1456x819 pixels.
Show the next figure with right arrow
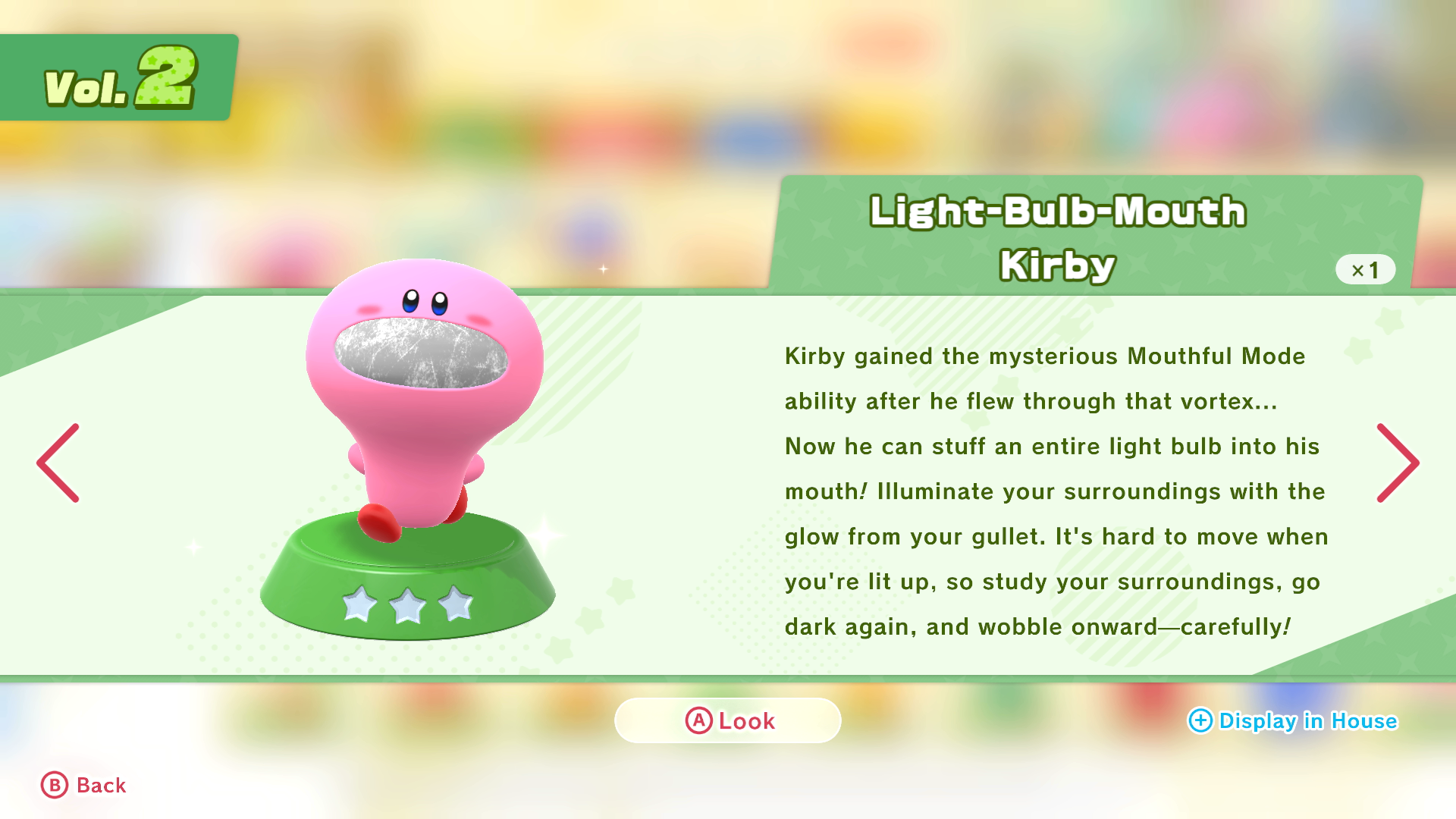point(1397,463)
